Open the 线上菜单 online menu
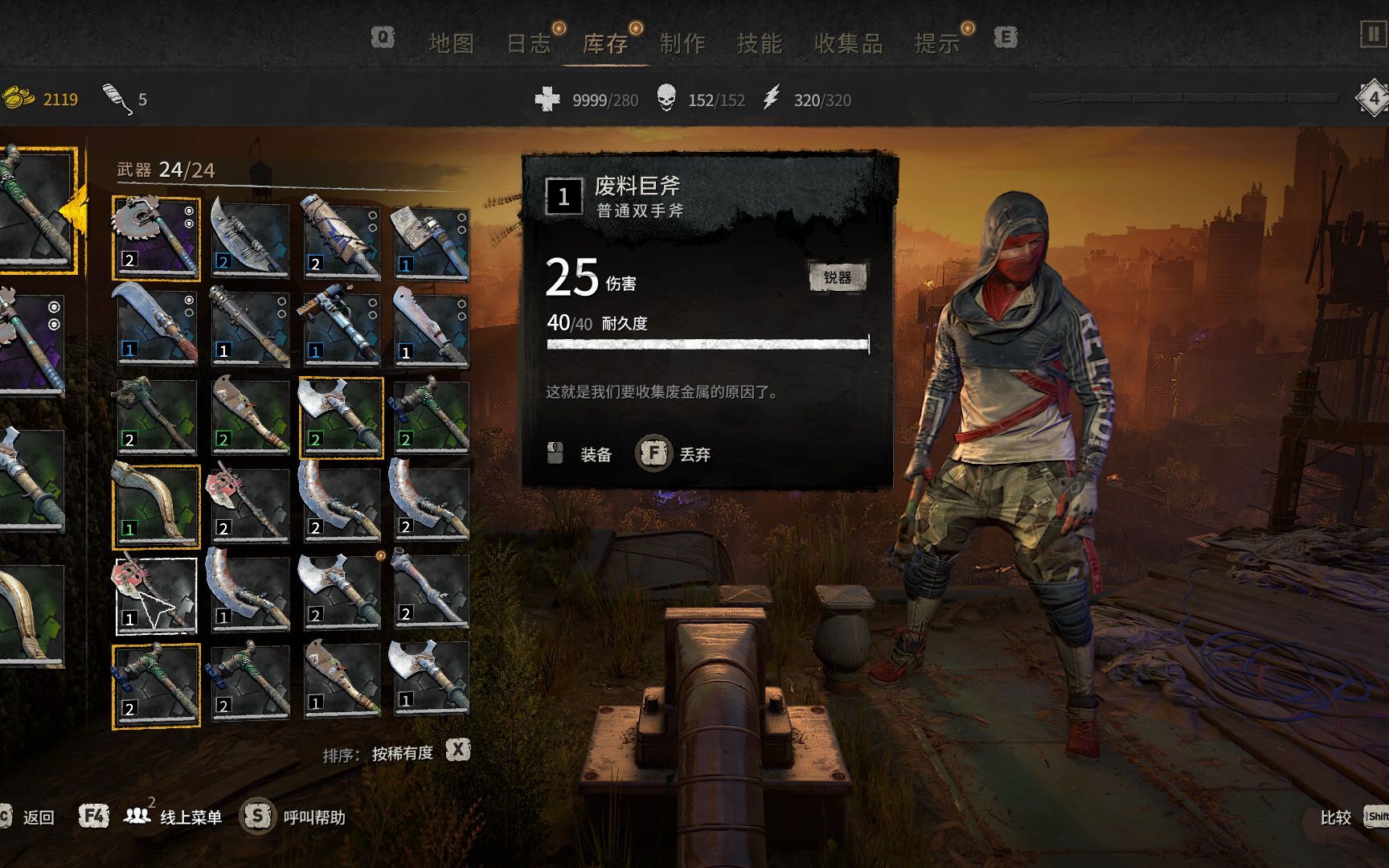Viewport: 1389px width, 868px height. pos(191,817)
